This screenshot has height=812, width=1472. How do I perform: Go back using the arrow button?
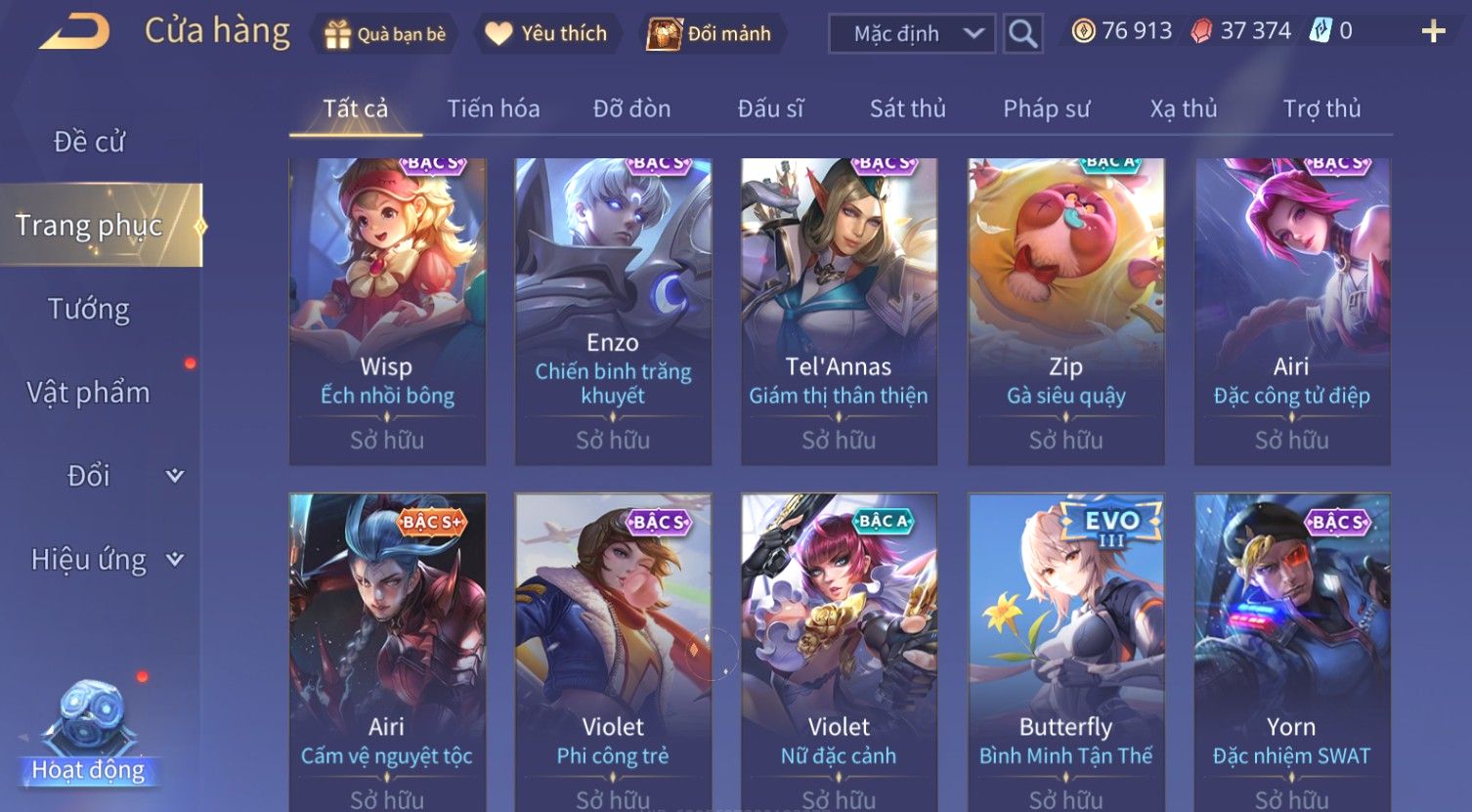74,32
